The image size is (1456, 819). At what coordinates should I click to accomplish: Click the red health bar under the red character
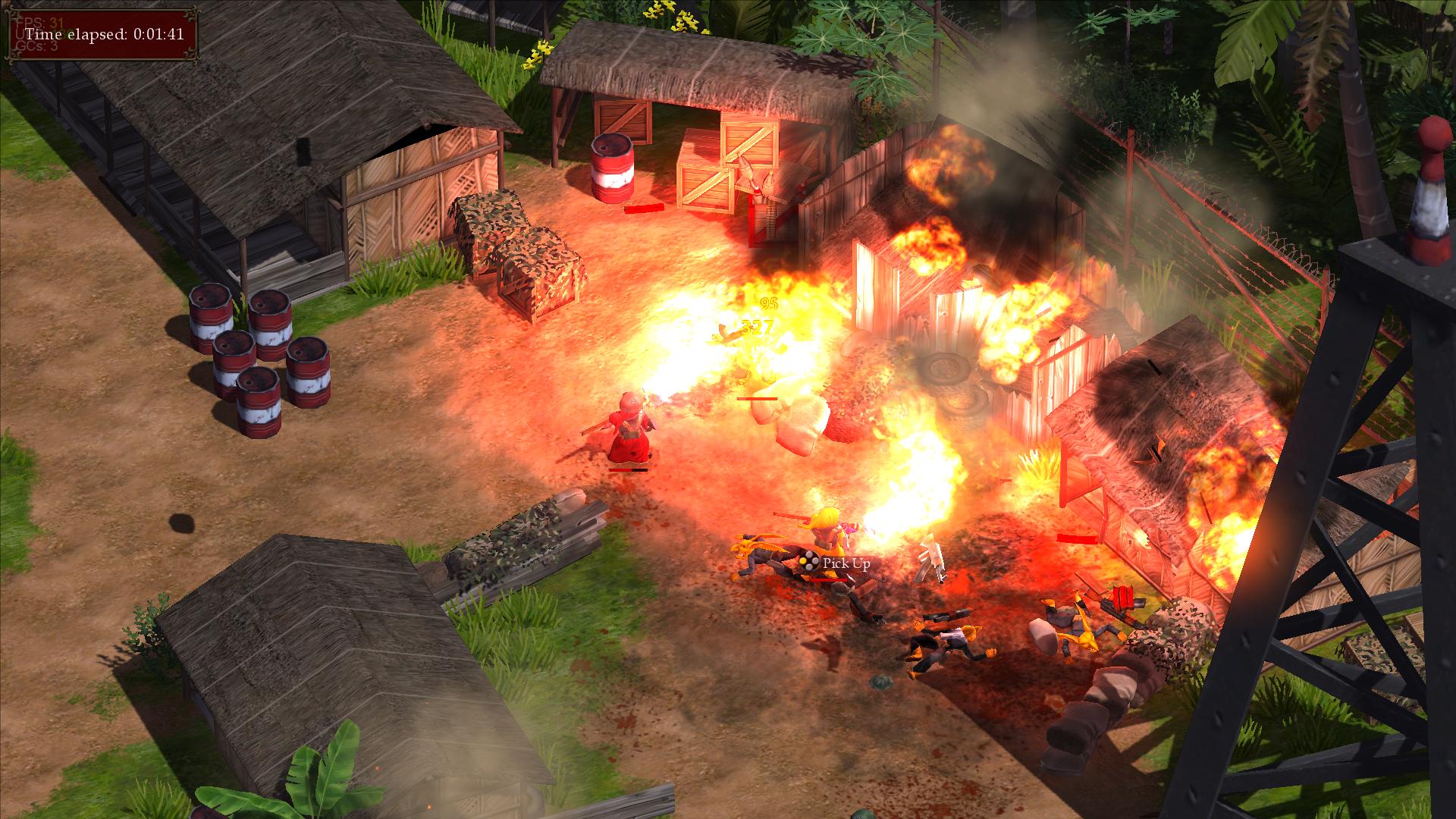(x=629, y=470)
